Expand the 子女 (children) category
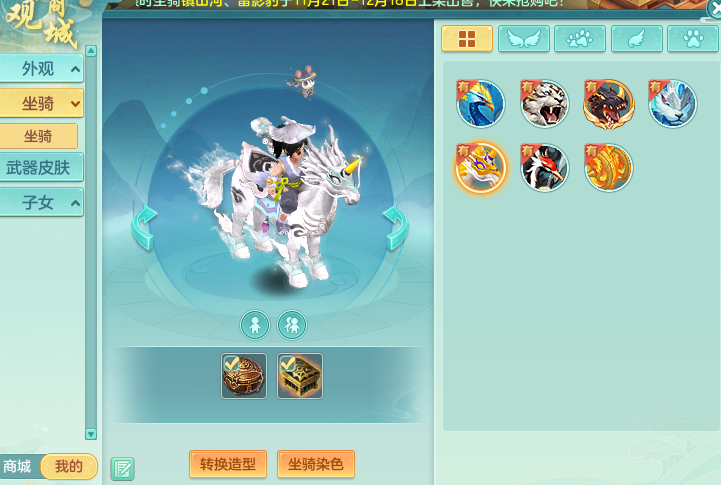Viewport: 721px width, 485px height. coord(41,202)
